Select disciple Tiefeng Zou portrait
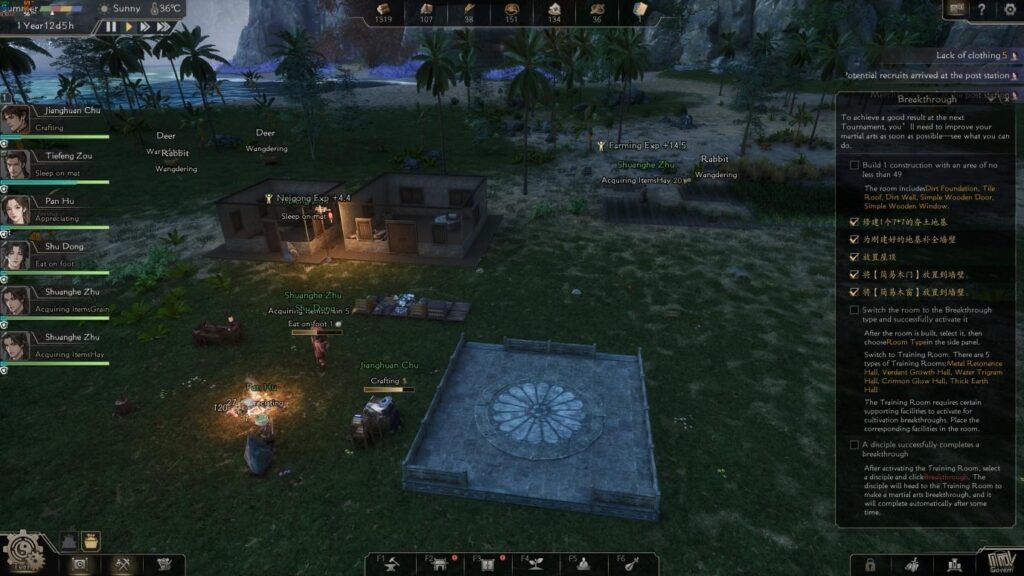This screenshot has width=1024, height=576. click(x=15, y=164)
